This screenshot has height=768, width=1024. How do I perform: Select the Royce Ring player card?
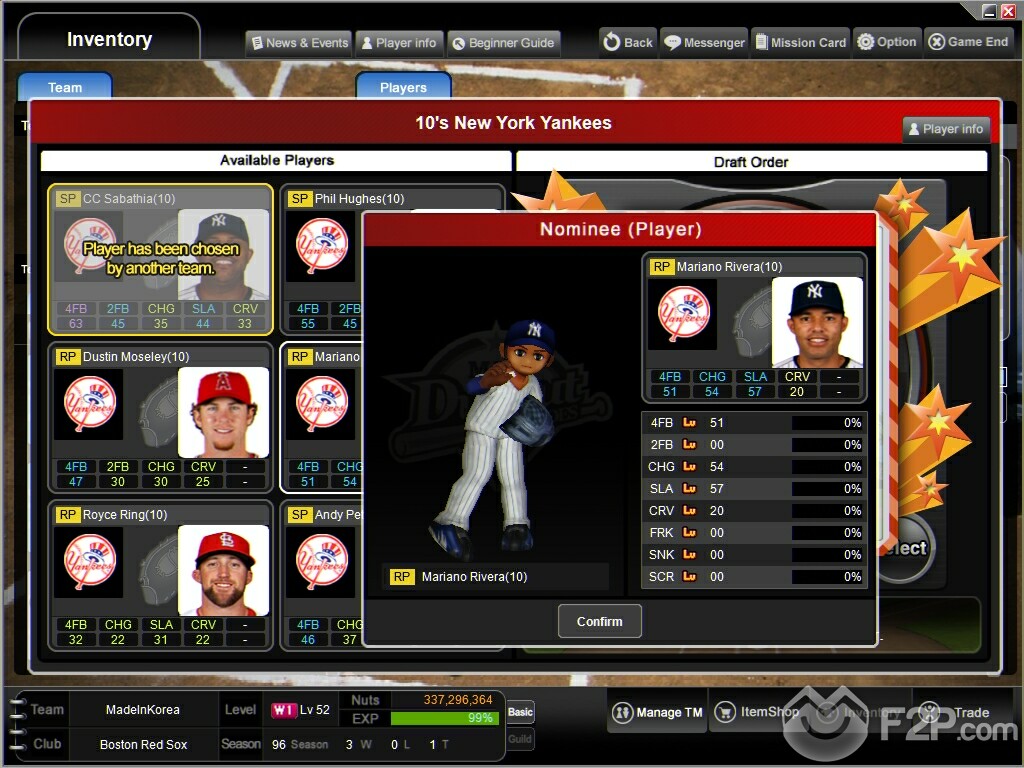point(160,575)
